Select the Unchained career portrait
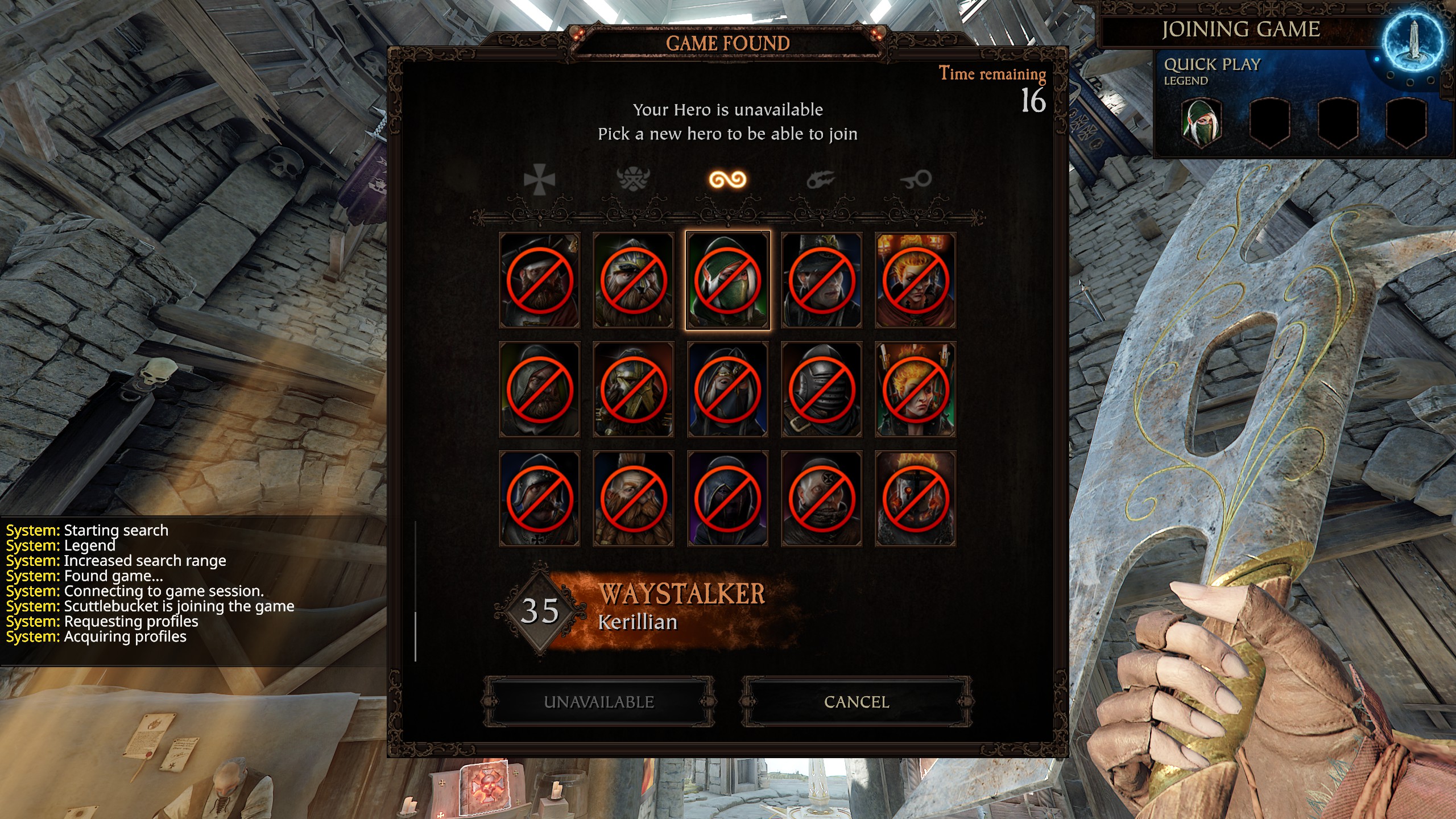Image resolution: width=1456 pixels, height=819 pixels. pyautogui.click(x=915, y=499)
